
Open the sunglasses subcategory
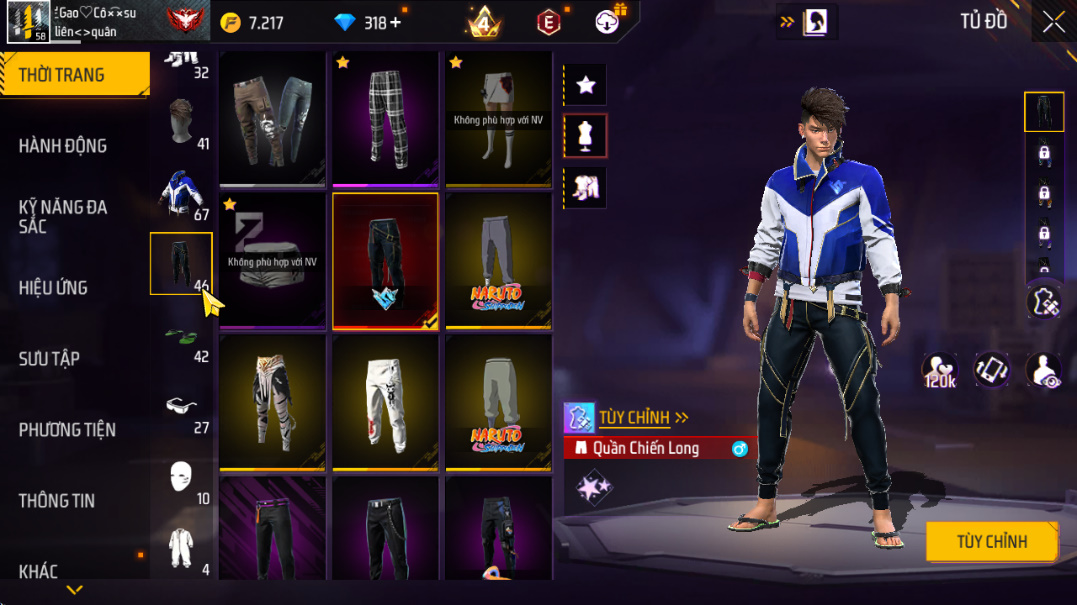(182, 406)
